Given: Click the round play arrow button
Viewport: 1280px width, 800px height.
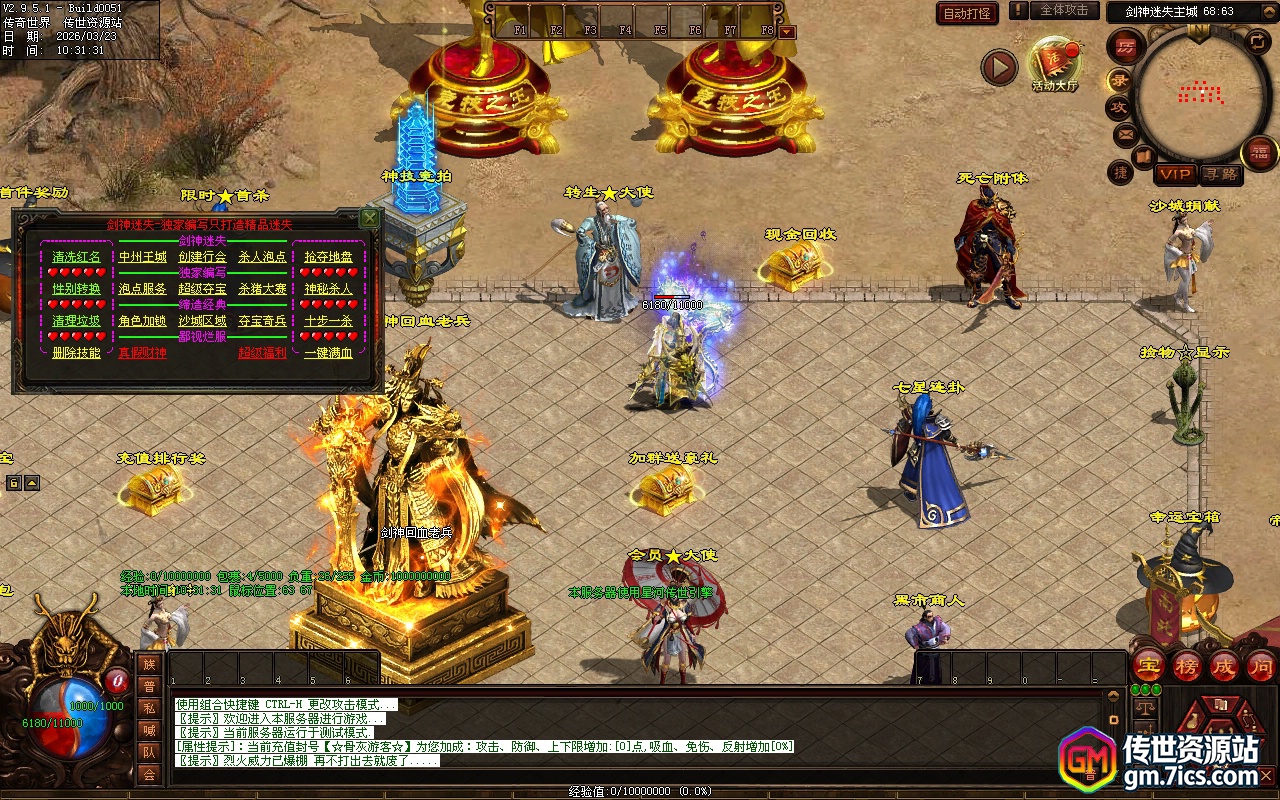Looking at the screenshot, I should (x=998, y=68).
